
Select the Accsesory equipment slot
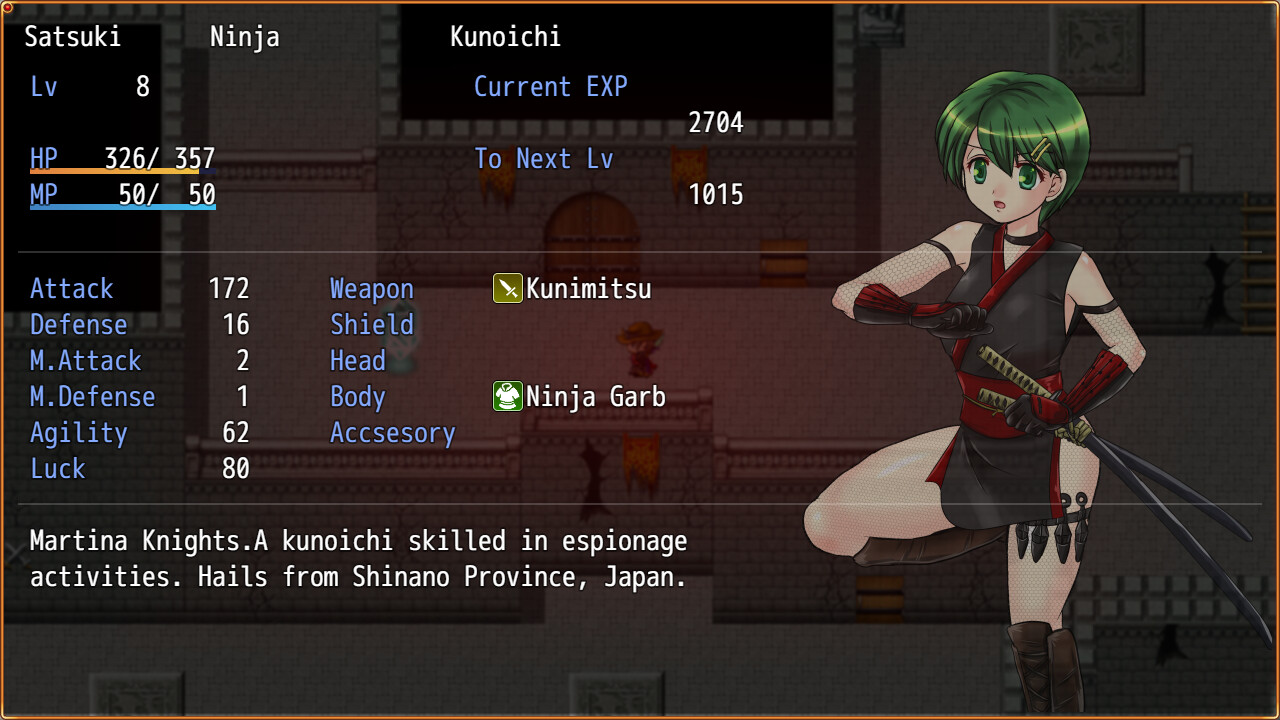[x=392, y=433]
